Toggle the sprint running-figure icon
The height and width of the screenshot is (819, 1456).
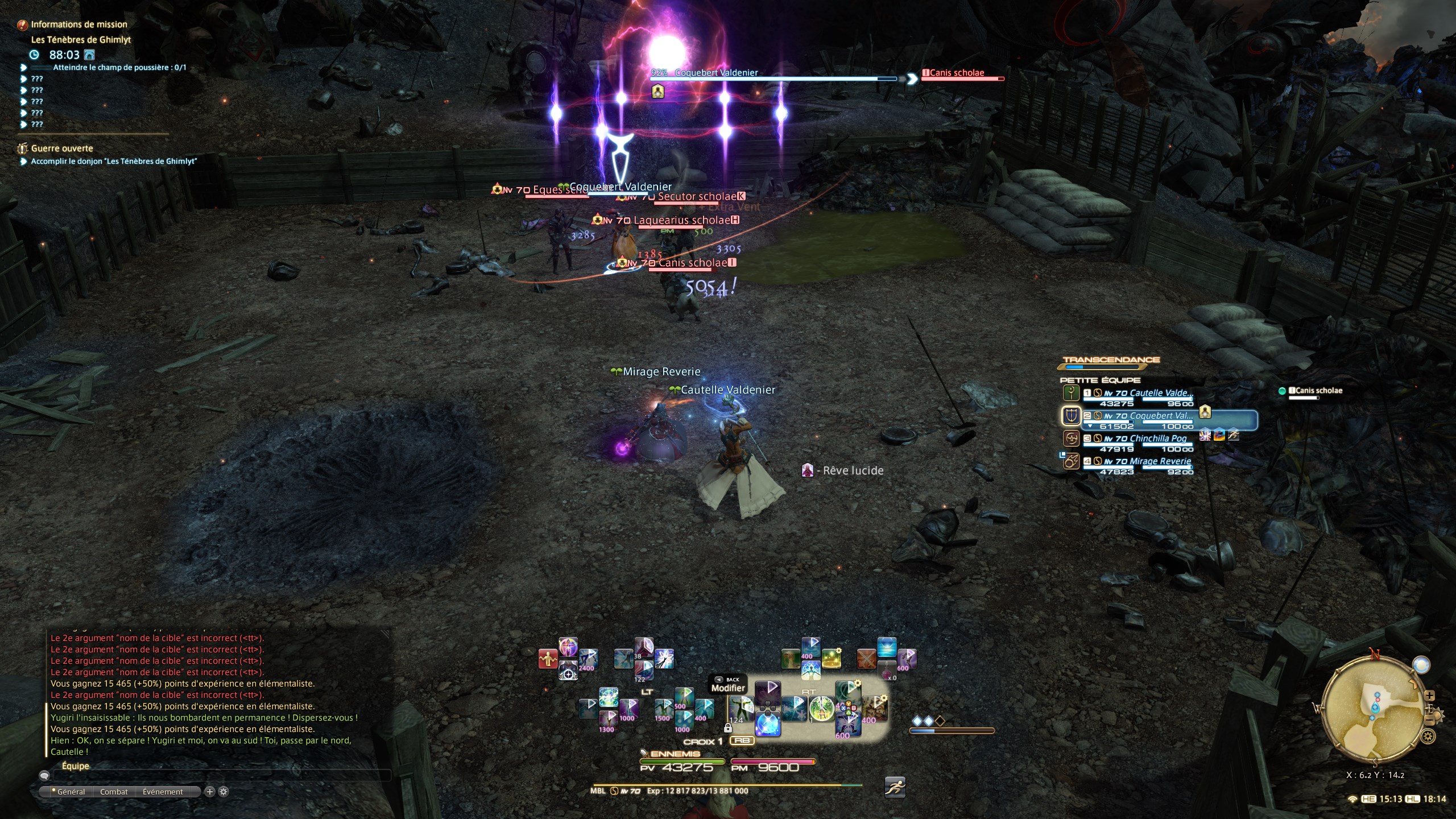[895, 787]
